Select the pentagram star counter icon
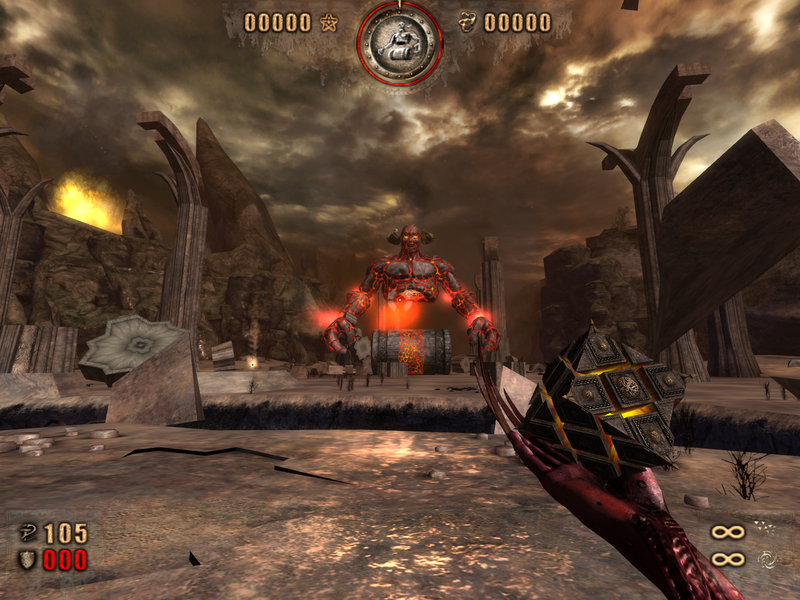This screenshot has height=600, width=800. click(x=328, y=22)
